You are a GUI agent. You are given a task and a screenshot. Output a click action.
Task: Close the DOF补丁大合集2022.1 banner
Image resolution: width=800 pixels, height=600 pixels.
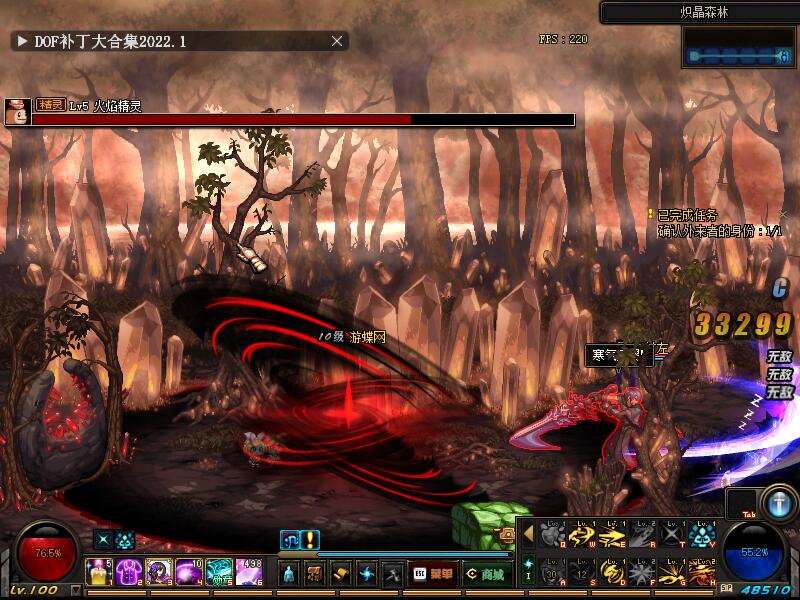338,41
